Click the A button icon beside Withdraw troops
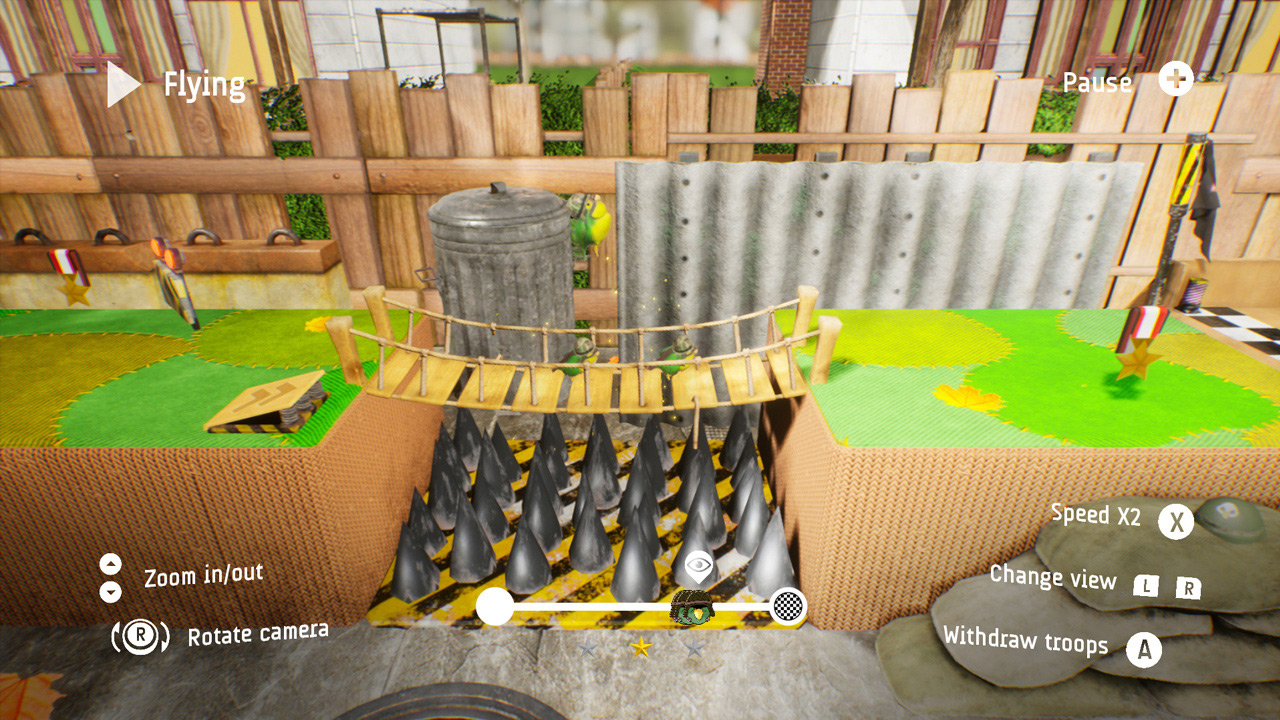Image resolution: width=1280 pixels, height=720 pixels. click(1144, 647)
